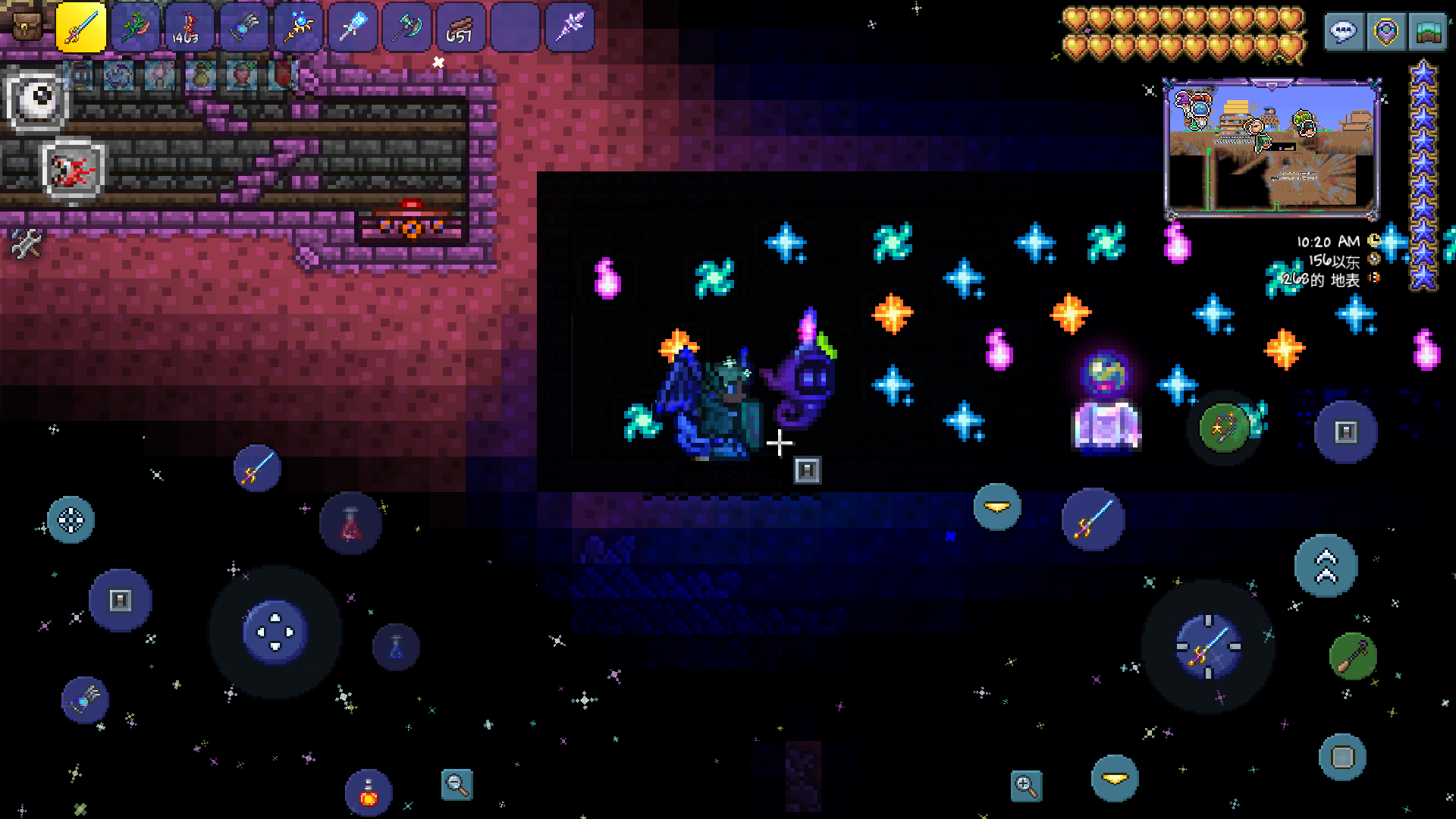Choose the crescent axe hotbar slot
This screenshot has height=819, width=1456.
click(406, 27)
